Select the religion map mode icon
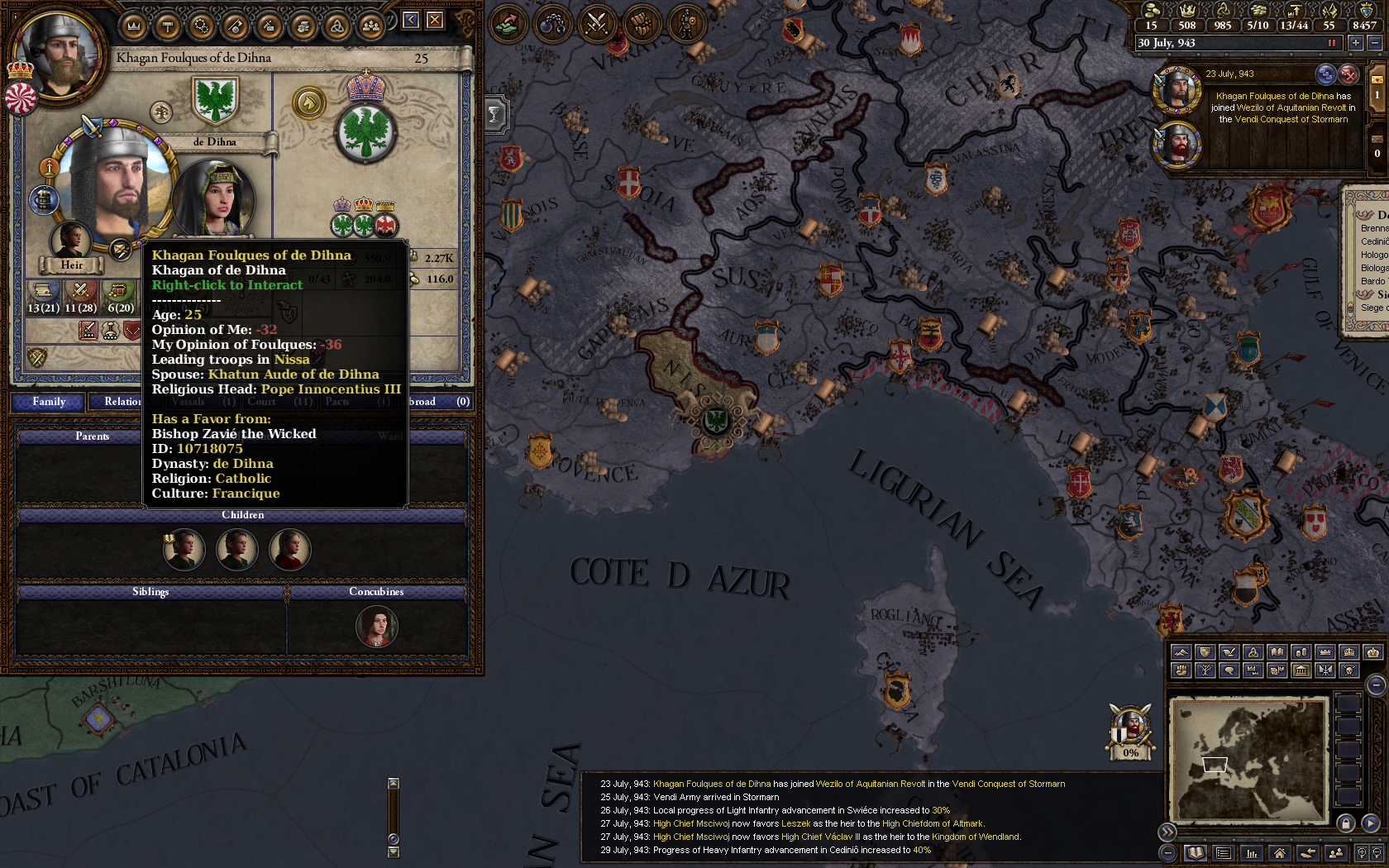The height and width of the screenshot is (868, 1389). pyautogui.click(x=1253, y=652)
